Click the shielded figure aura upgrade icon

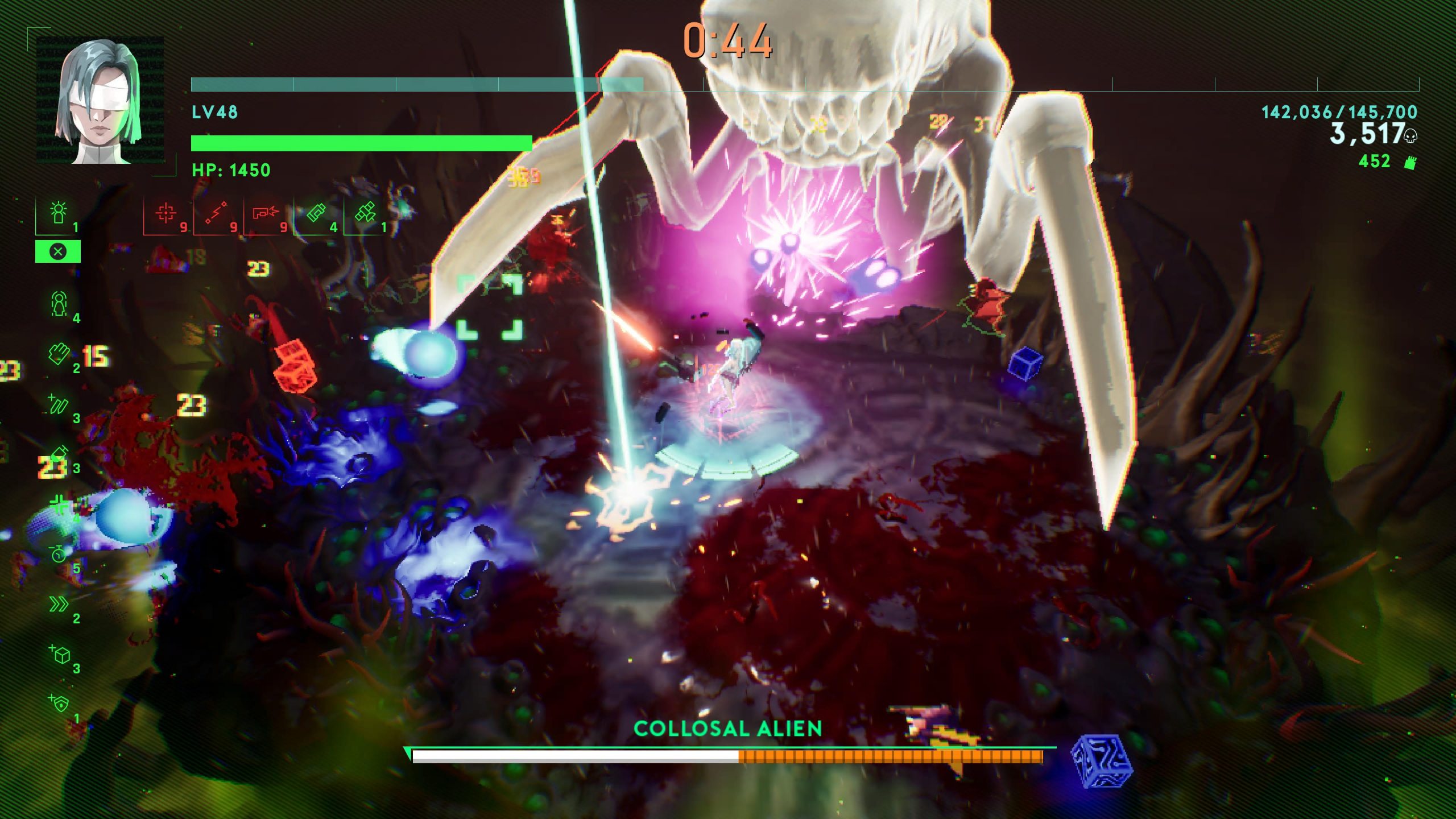pyautogui.click(x=59, y=304)
